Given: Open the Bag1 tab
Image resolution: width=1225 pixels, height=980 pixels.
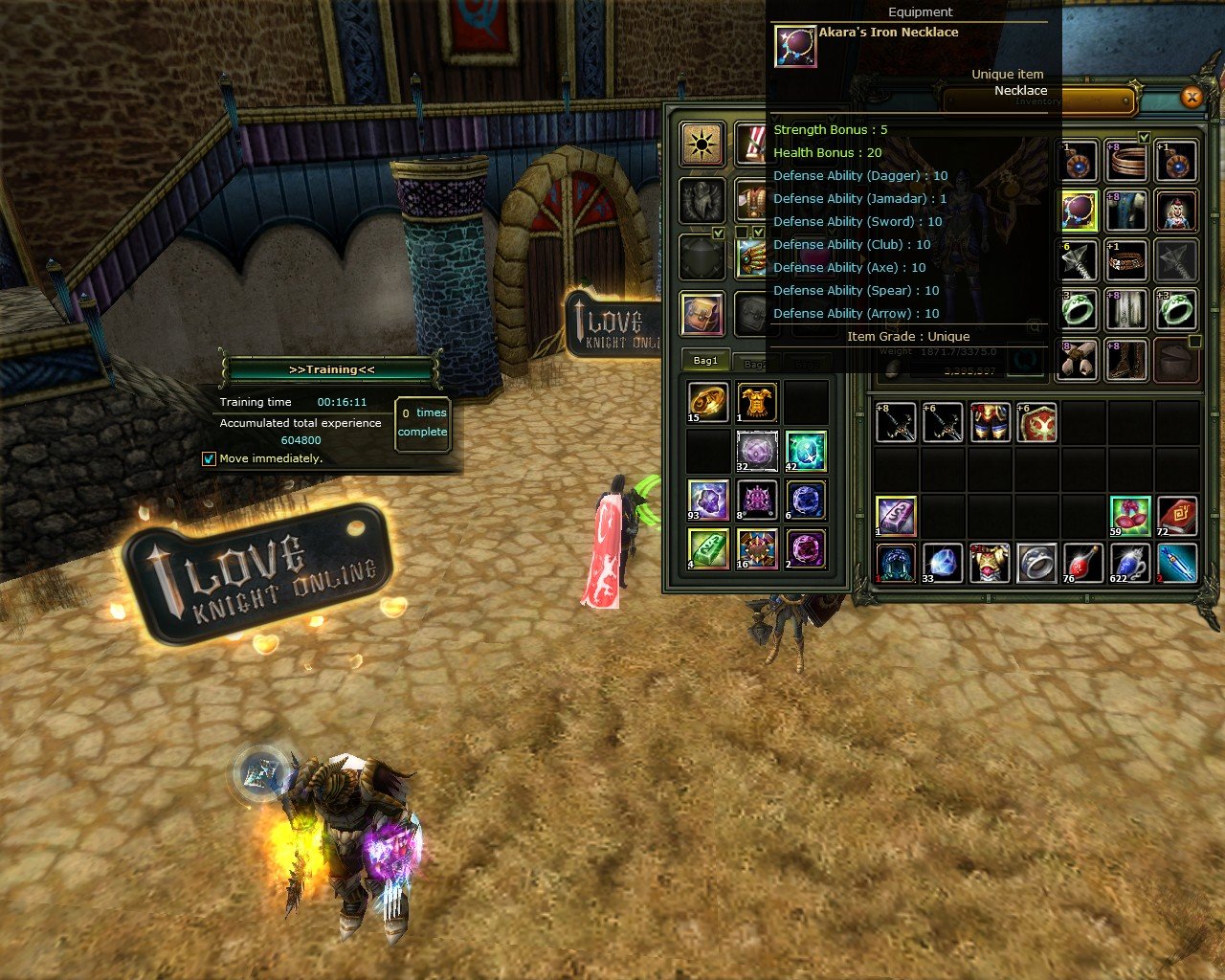Looking at the screenshot, I should tap(705, 361).
